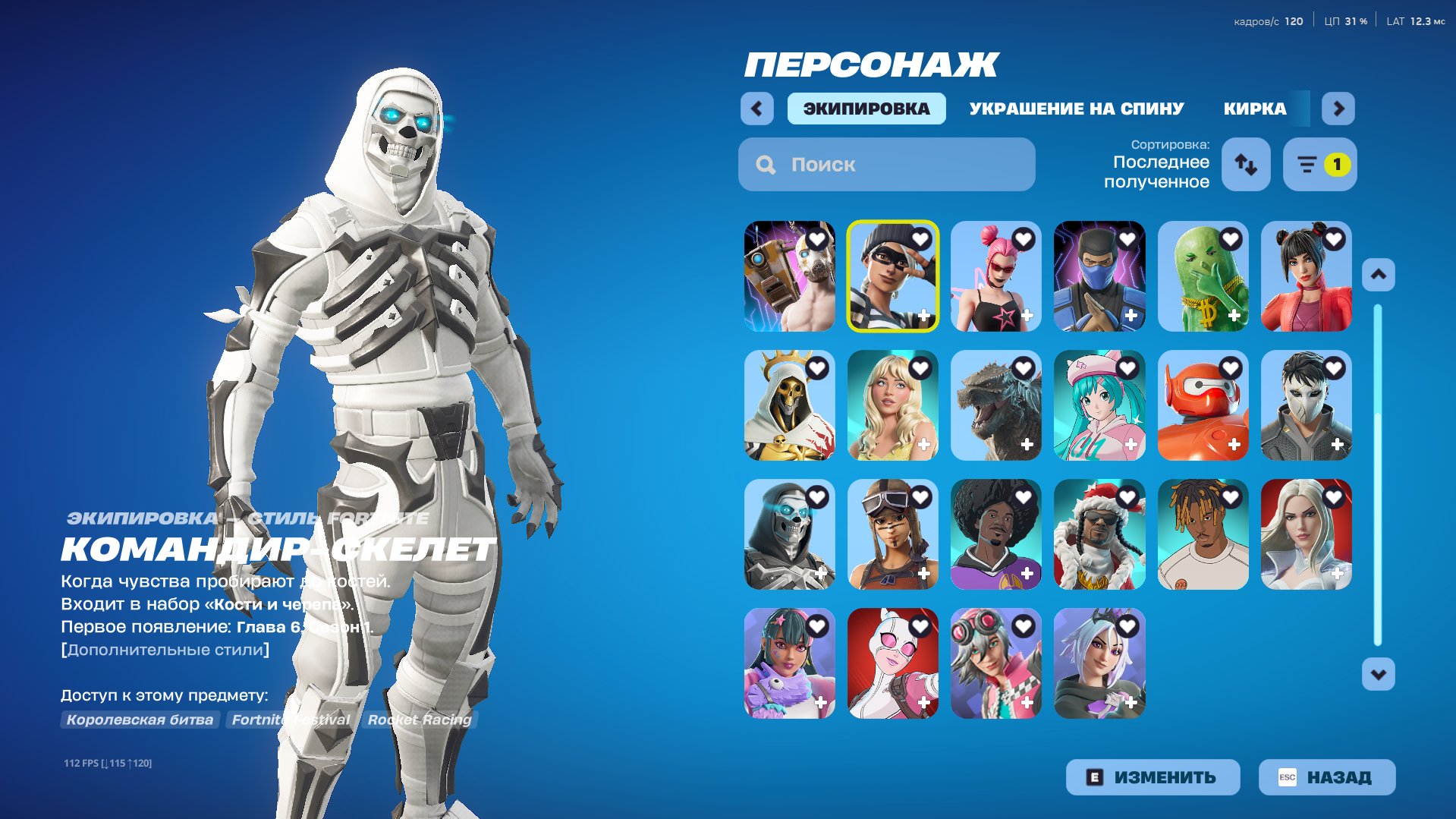This screenshot has height=819, width=1456.
Task: Select the anime Miku skin thumbnail
Action: point(1101,405)
